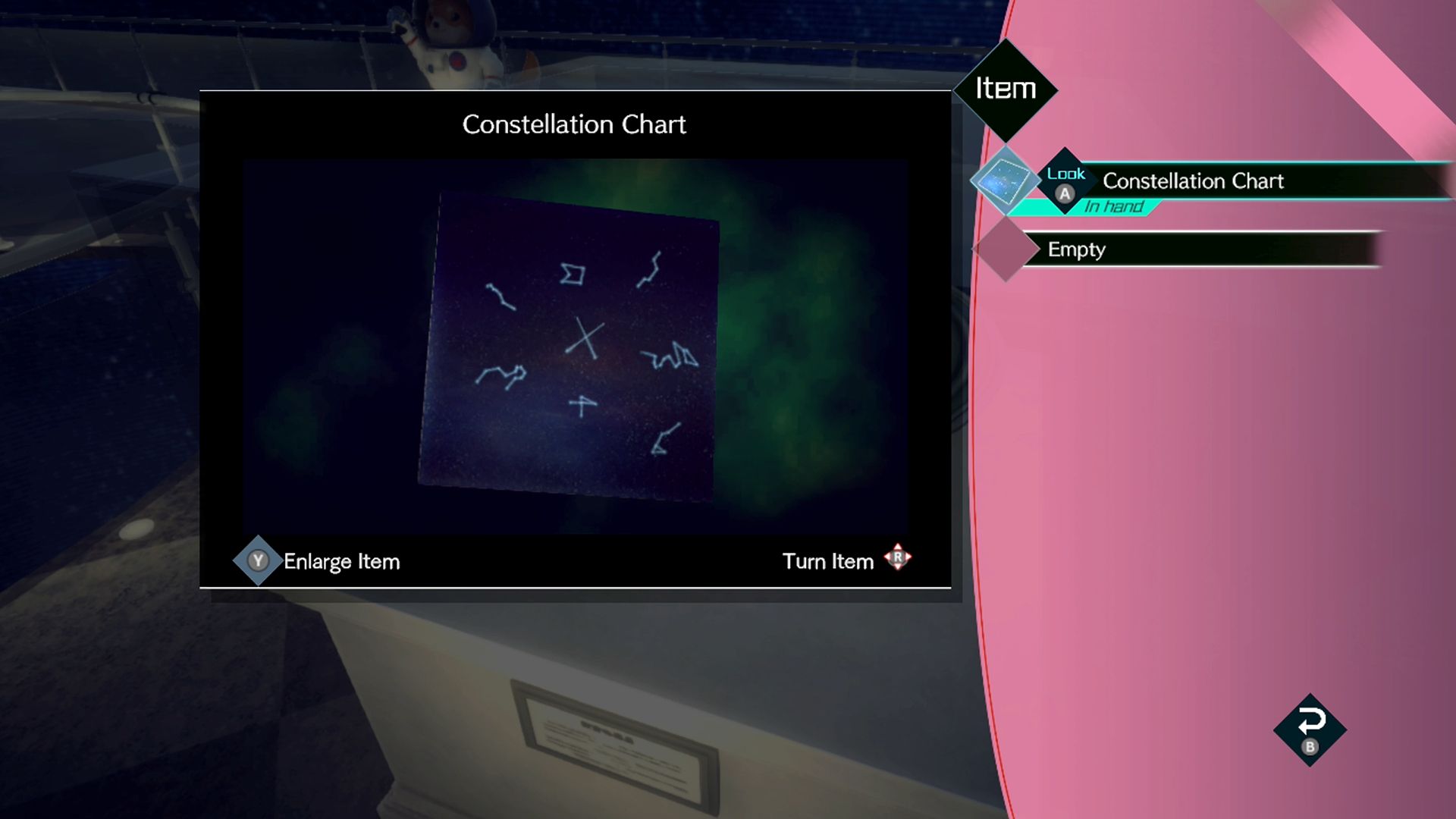Click the A button icon under Look
The width and height of the screenshot is (1456, 819).
pos(1065,195)
